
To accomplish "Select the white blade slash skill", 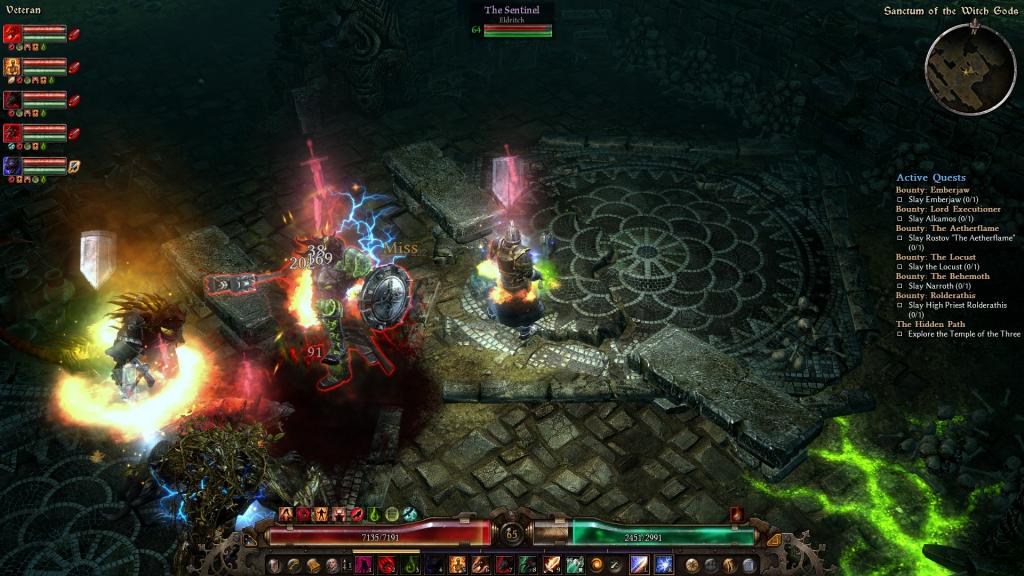I will (x=640, y=565).
